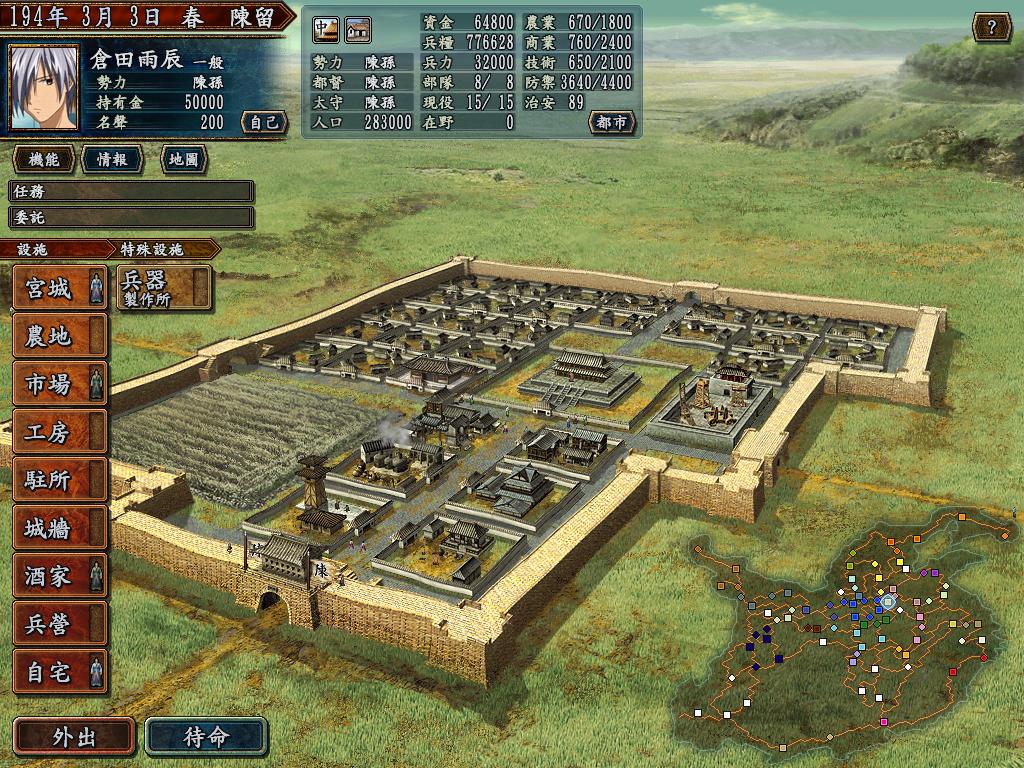Click the 外出 go out button

[73, 737]
